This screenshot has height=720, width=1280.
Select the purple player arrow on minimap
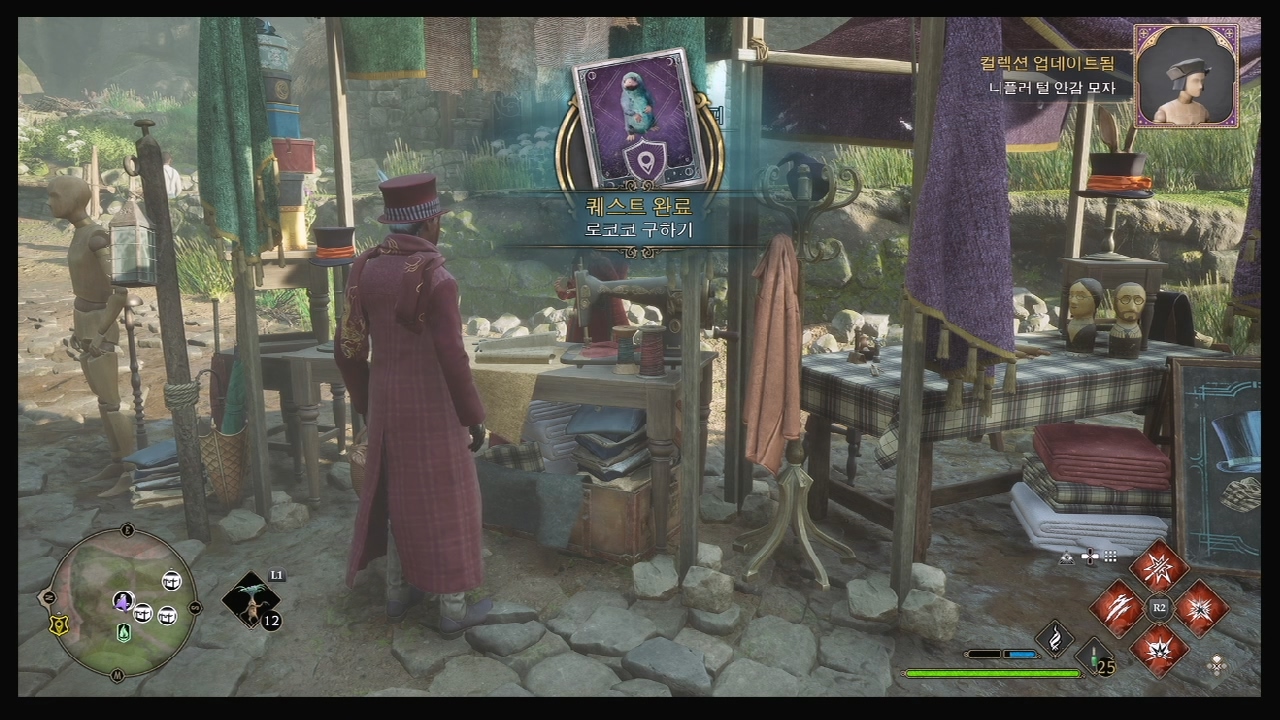pos(123,601)
